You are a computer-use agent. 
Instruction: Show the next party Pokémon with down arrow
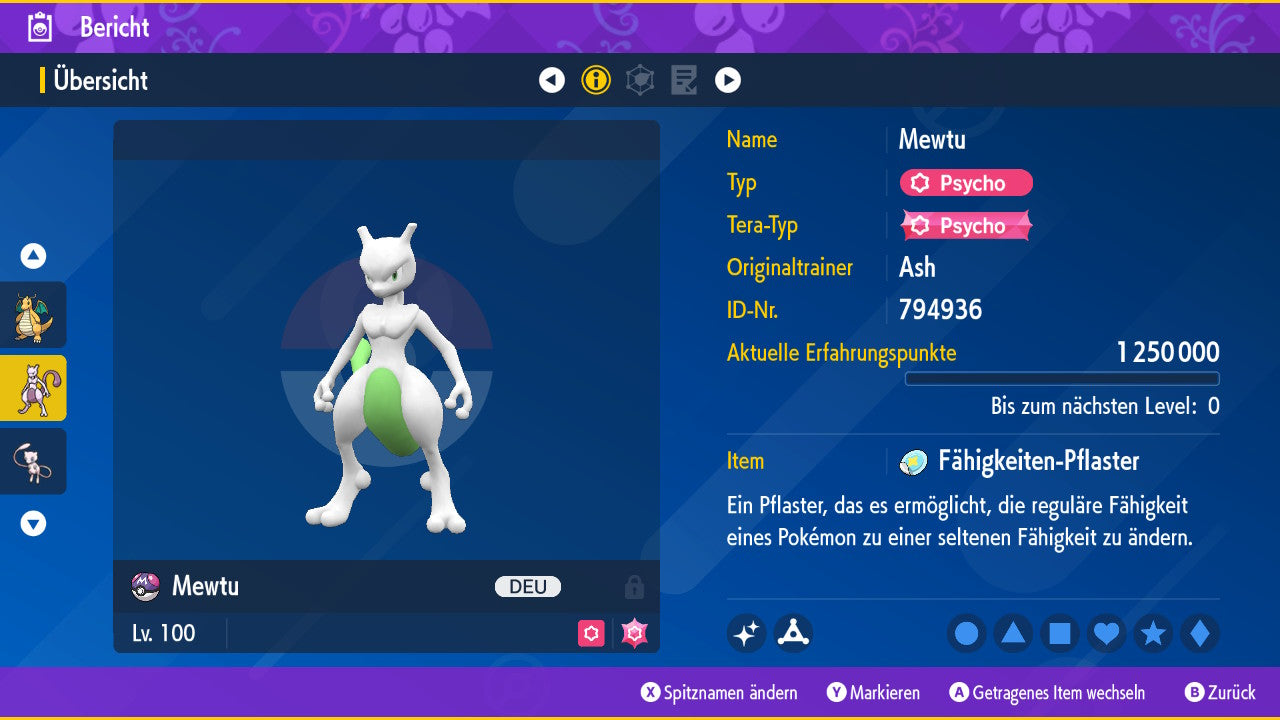coord(33,523)
